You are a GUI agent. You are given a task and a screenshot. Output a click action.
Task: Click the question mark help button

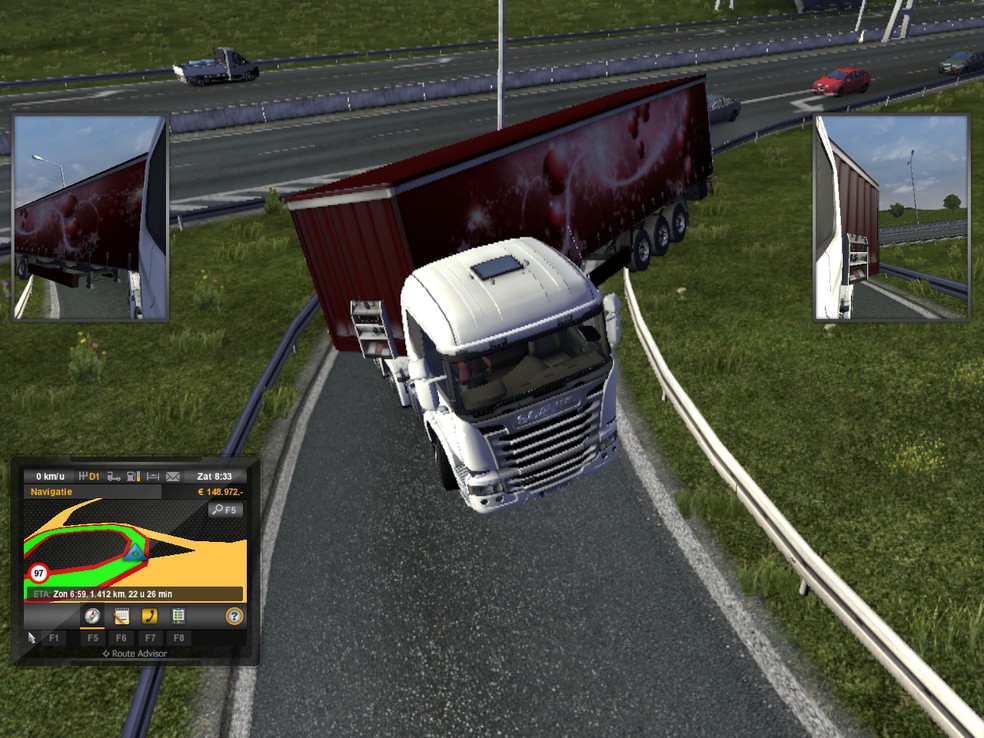click(234, 616)
